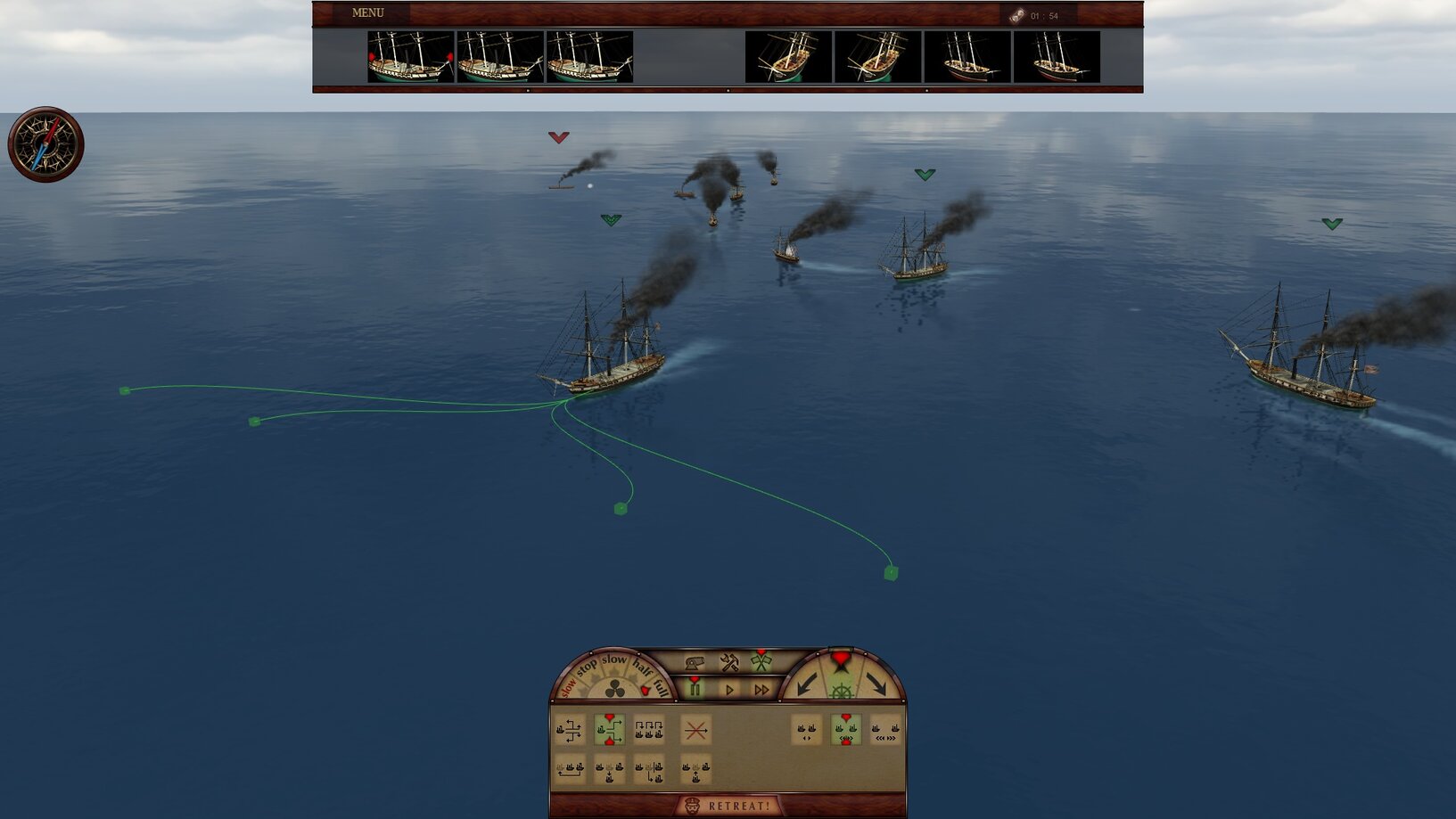Choose the widest ship spacing option
This screenshot has height=819, width=1456.
[885, 731]
